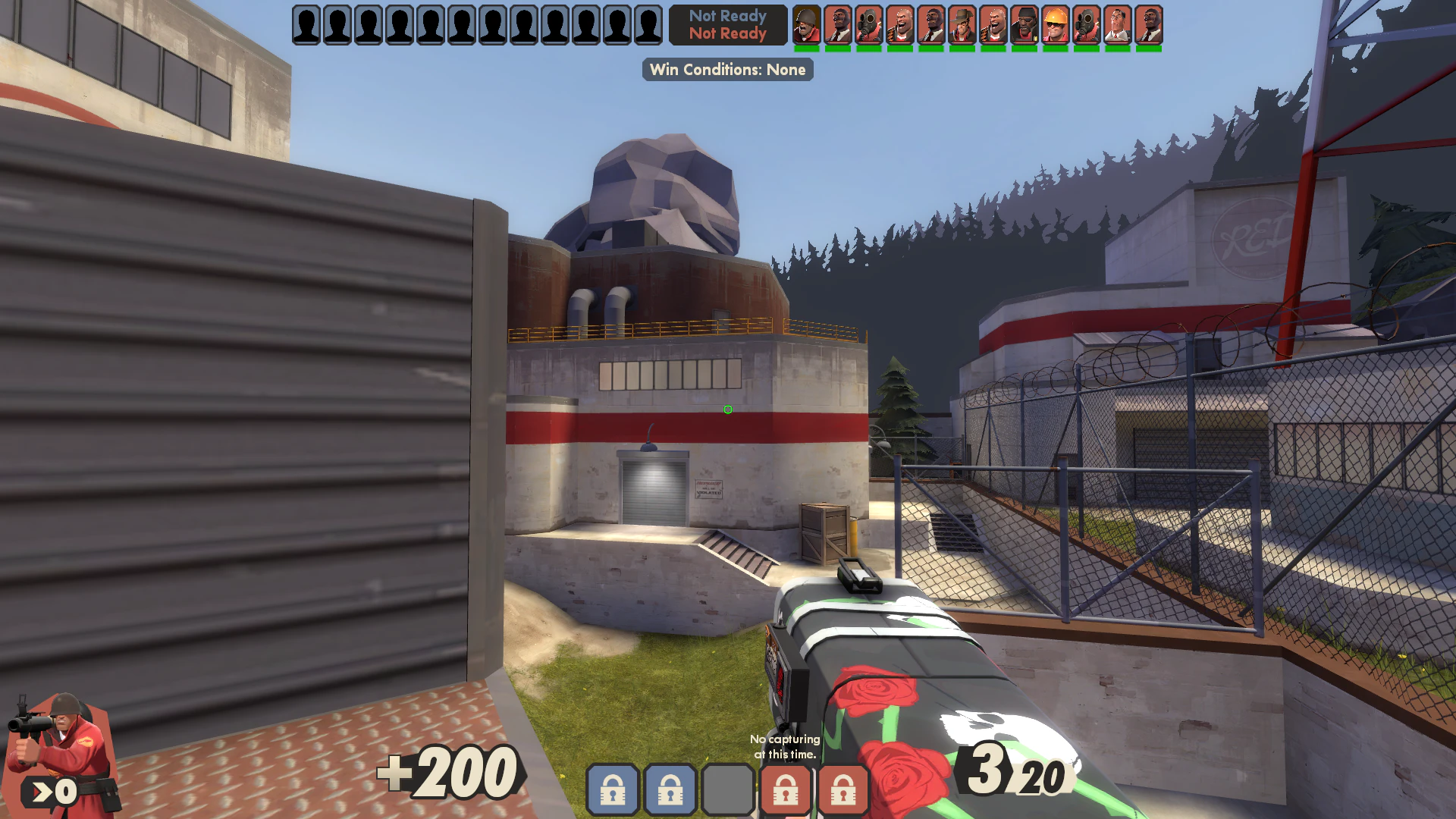
Task: Click the No capturing at this time notice
Action: [785, 746]
